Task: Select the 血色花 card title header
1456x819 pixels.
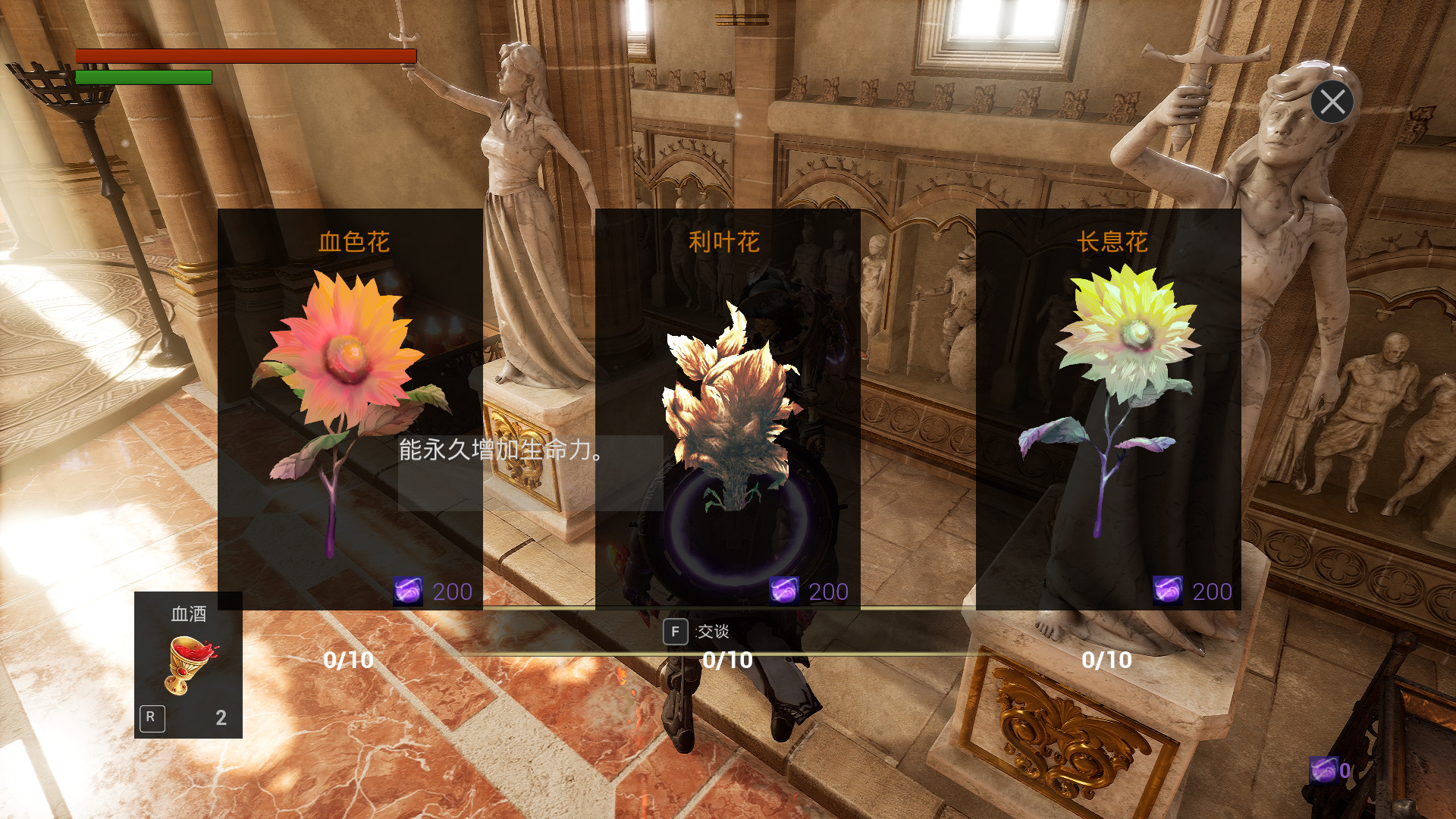Action: (x=353, y=241)
